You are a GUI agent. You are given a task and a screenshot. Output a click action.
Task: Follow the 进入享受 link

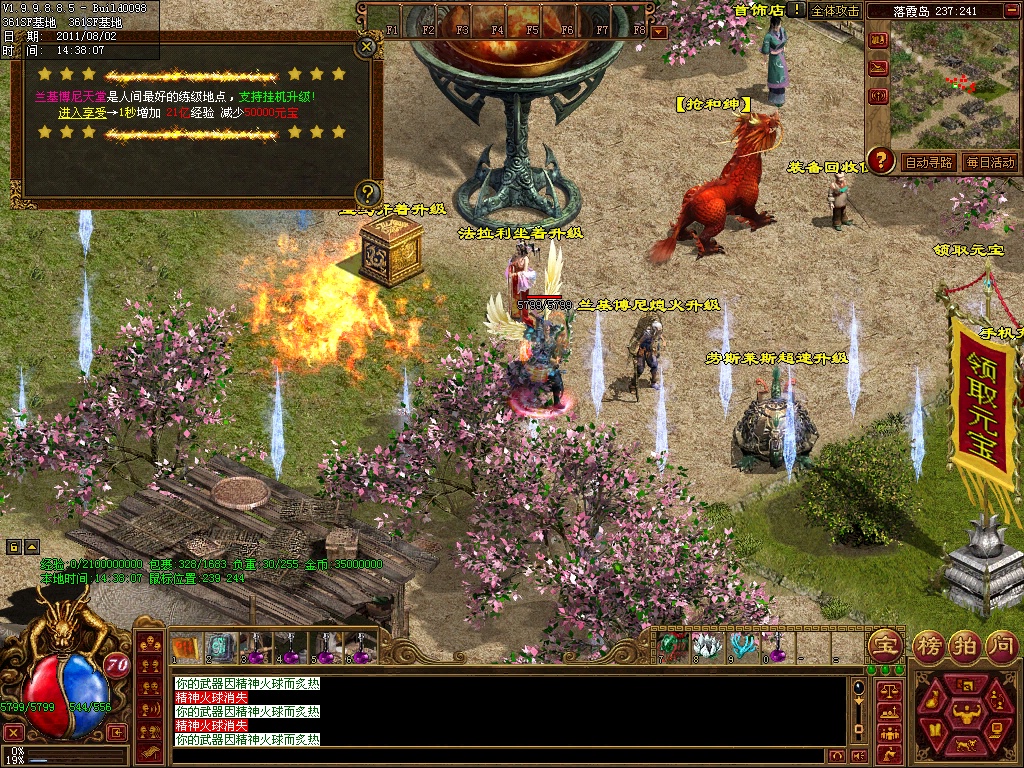point(83,113)
